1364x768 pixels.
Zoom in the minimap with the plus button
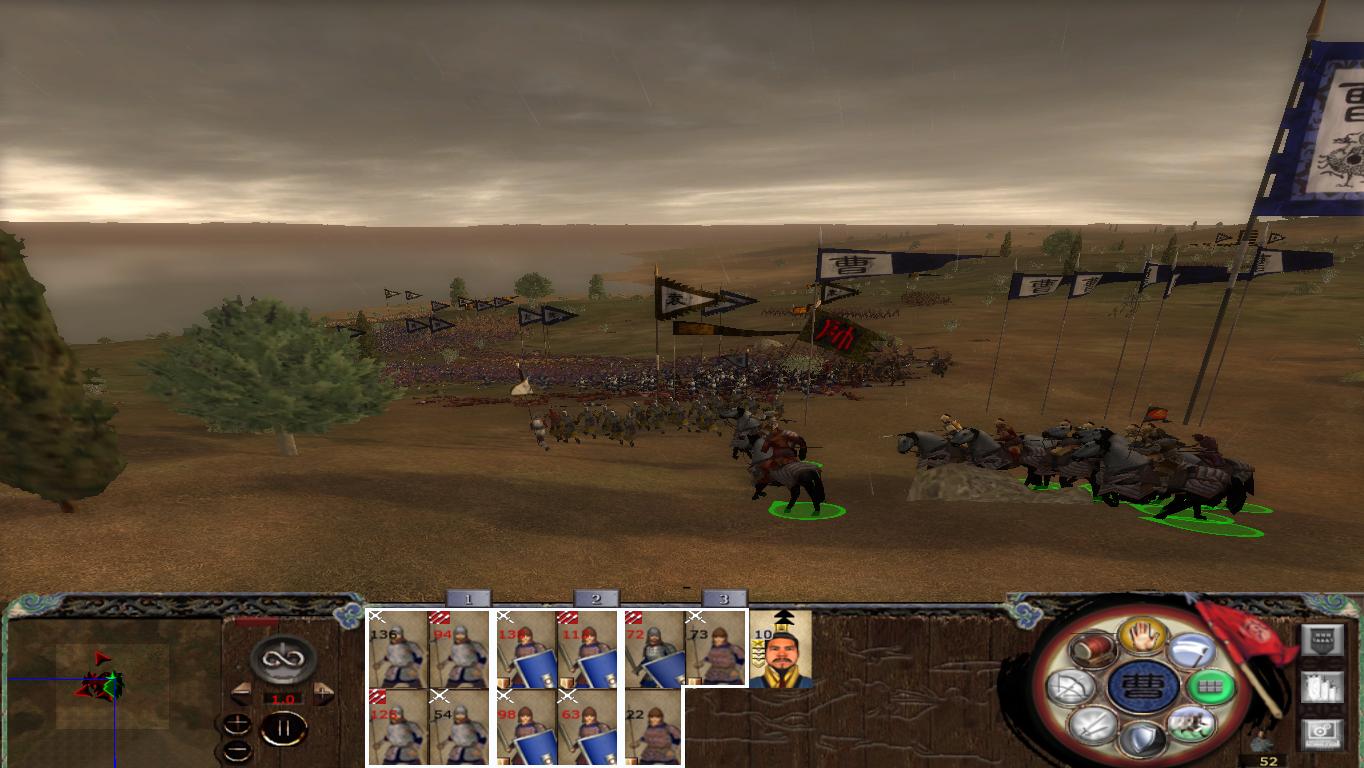click(237, 724)
